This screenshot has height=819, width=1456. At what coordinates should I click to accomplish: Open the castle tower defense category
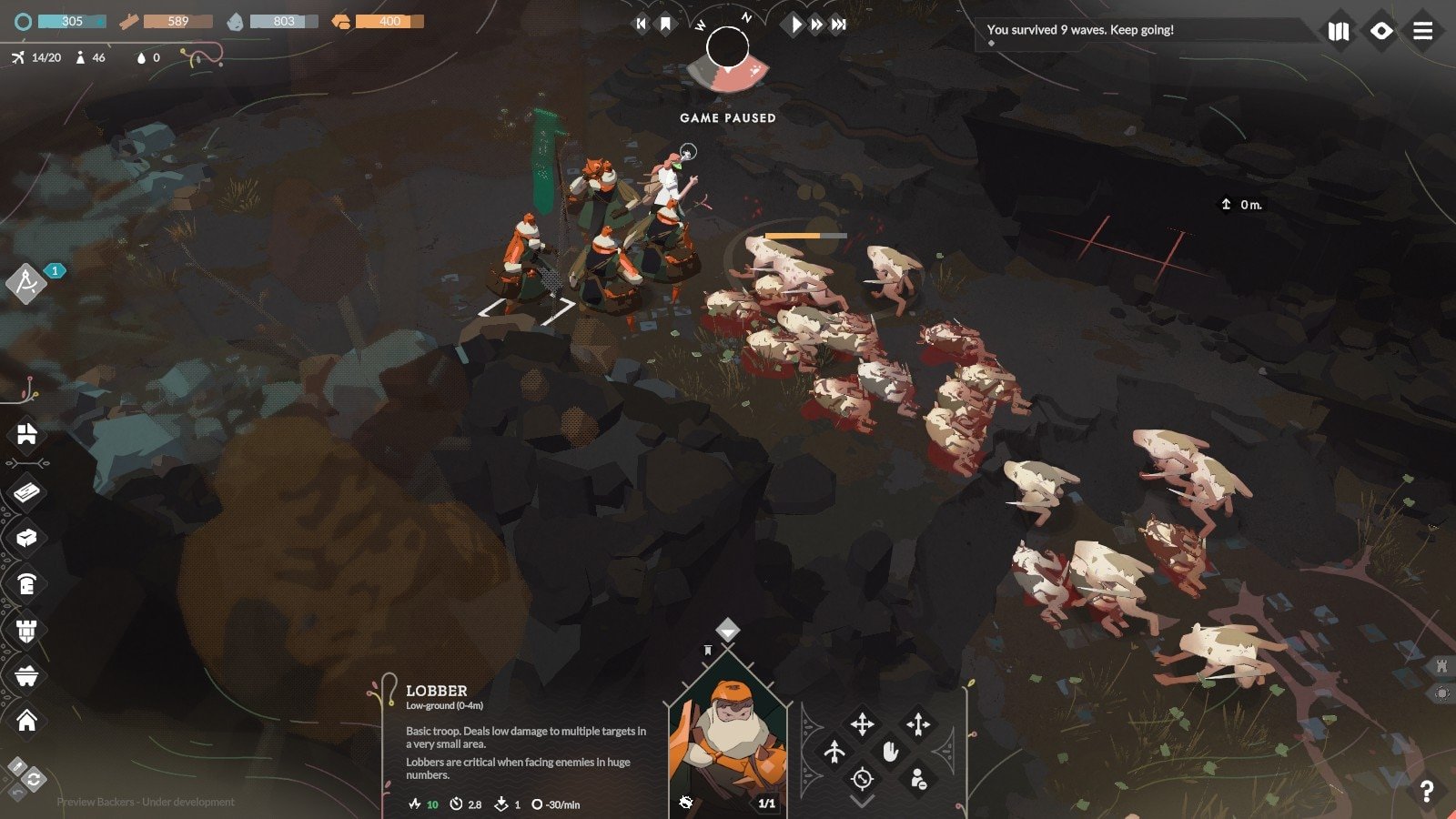tap(26, 630)
